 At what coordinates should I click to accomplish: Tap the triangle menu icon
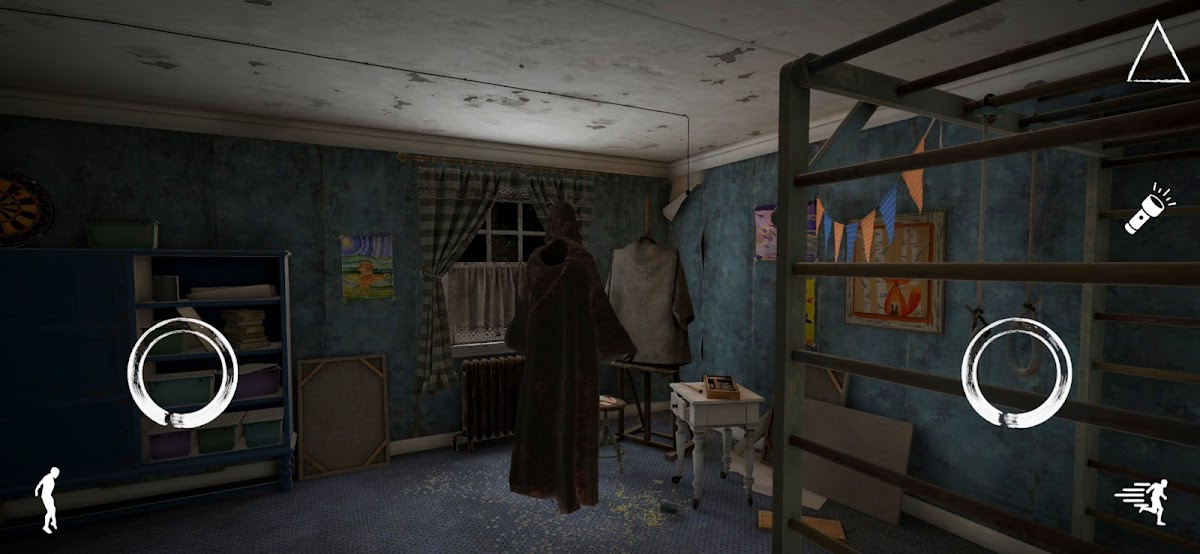[x=1157, y=54]
